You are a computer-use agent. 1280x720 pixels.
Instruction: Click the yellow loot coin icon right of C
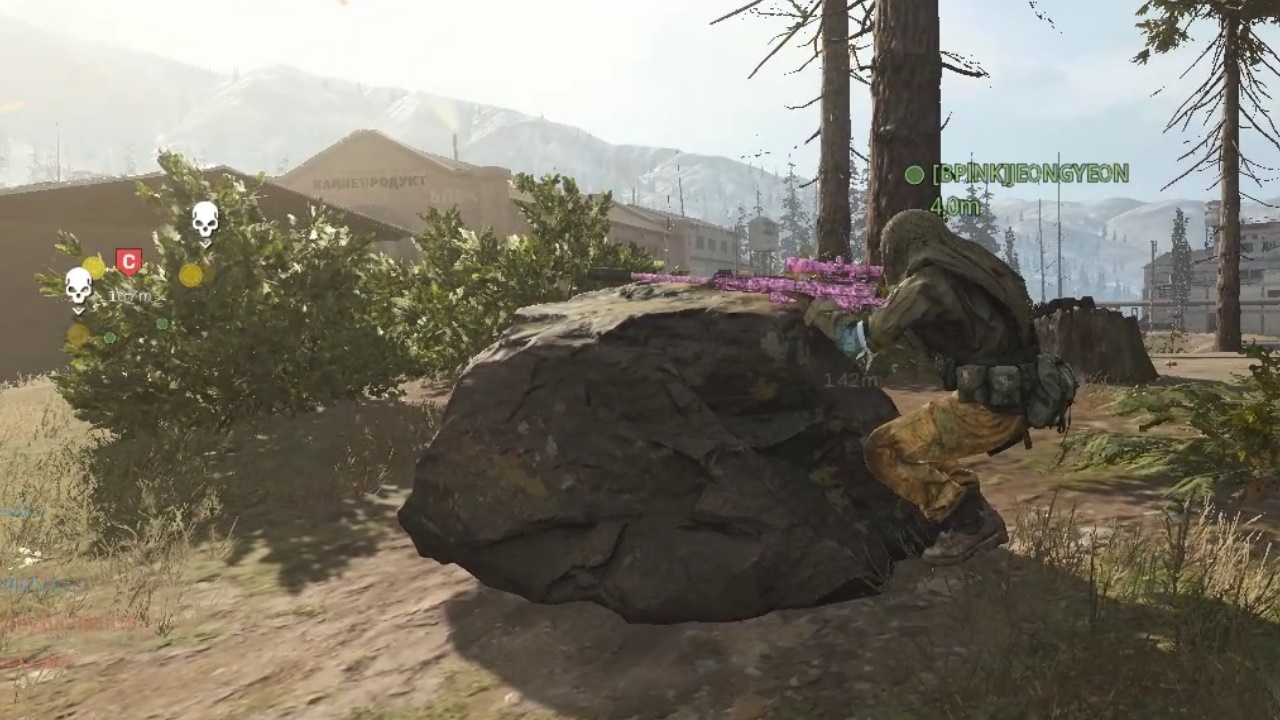tap(191, 277)
